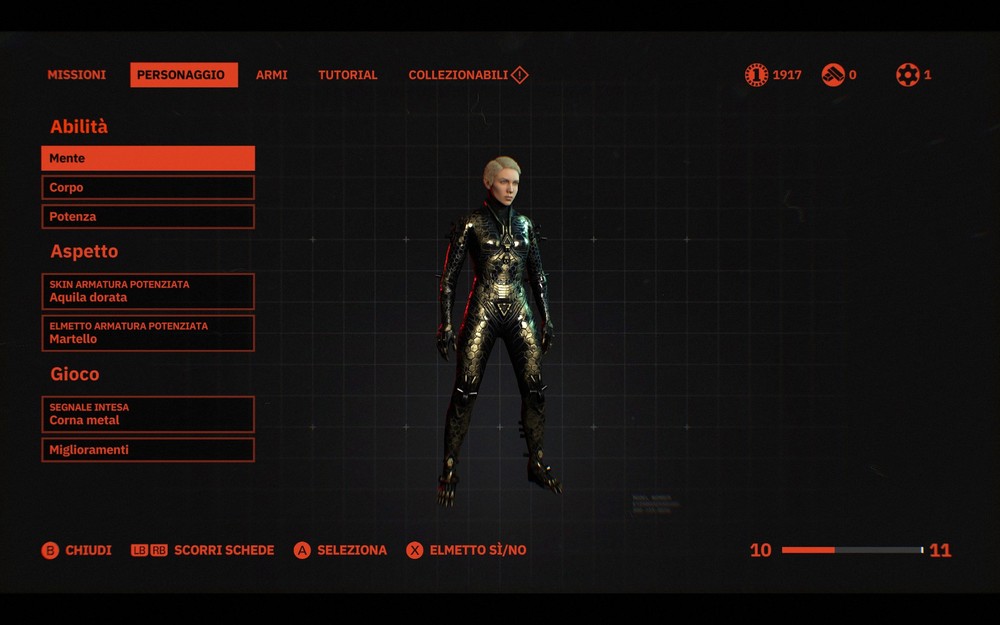Switch to the Missioni tab

(x=76, y=75)
